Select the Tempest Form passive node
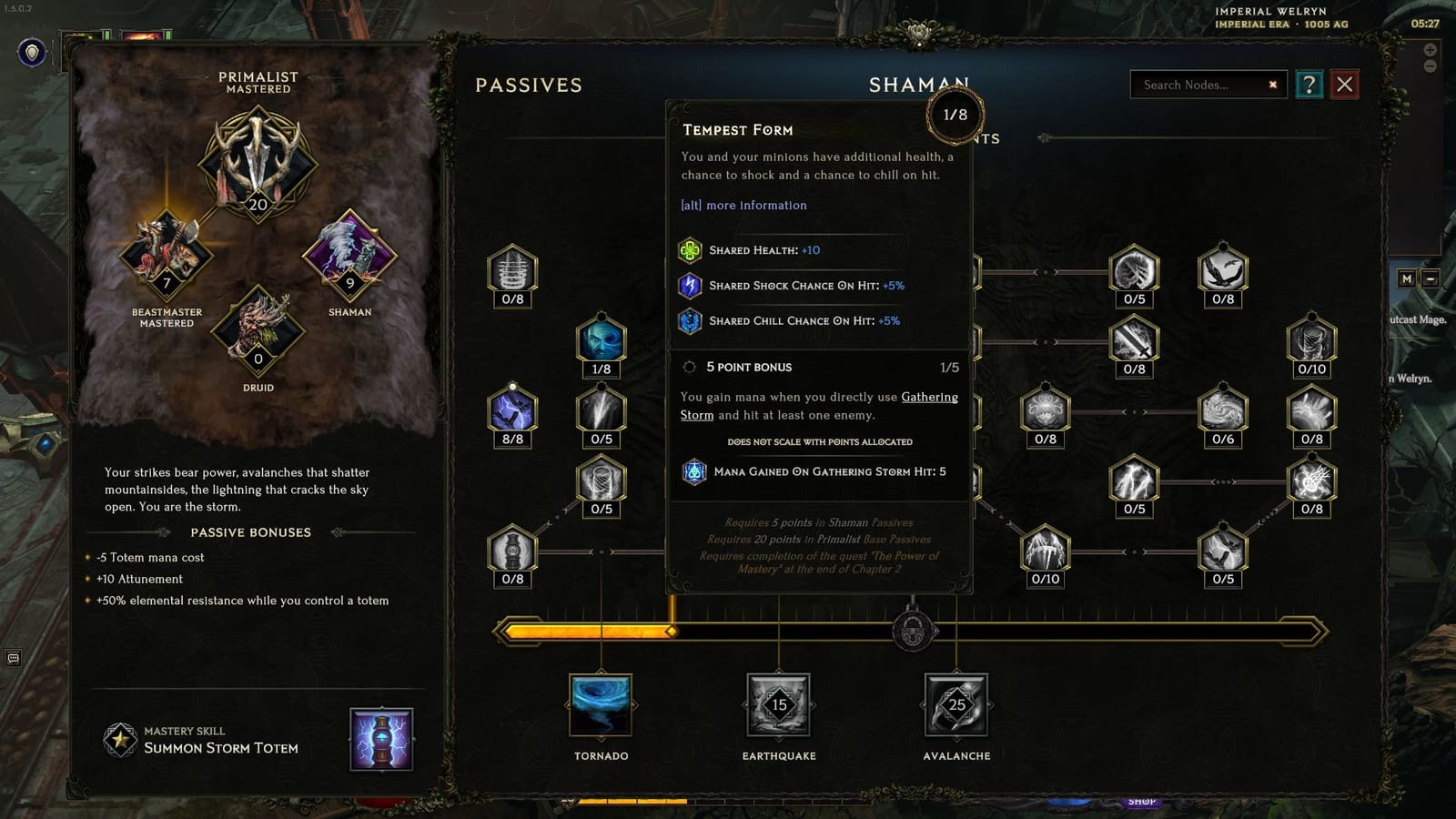This screenshot has width=1456, height=819. tap(602, 342)
